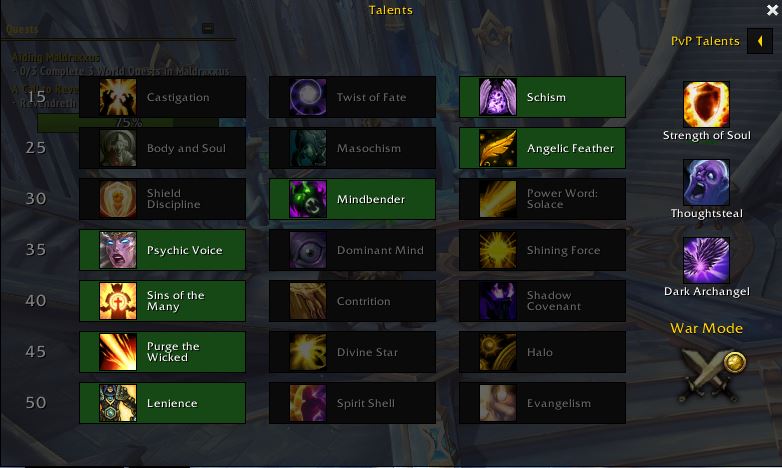This screenshot has width=782, height=468.
Task: Close the Talents window
Action: pyautogui.click(x=771, y=10)
